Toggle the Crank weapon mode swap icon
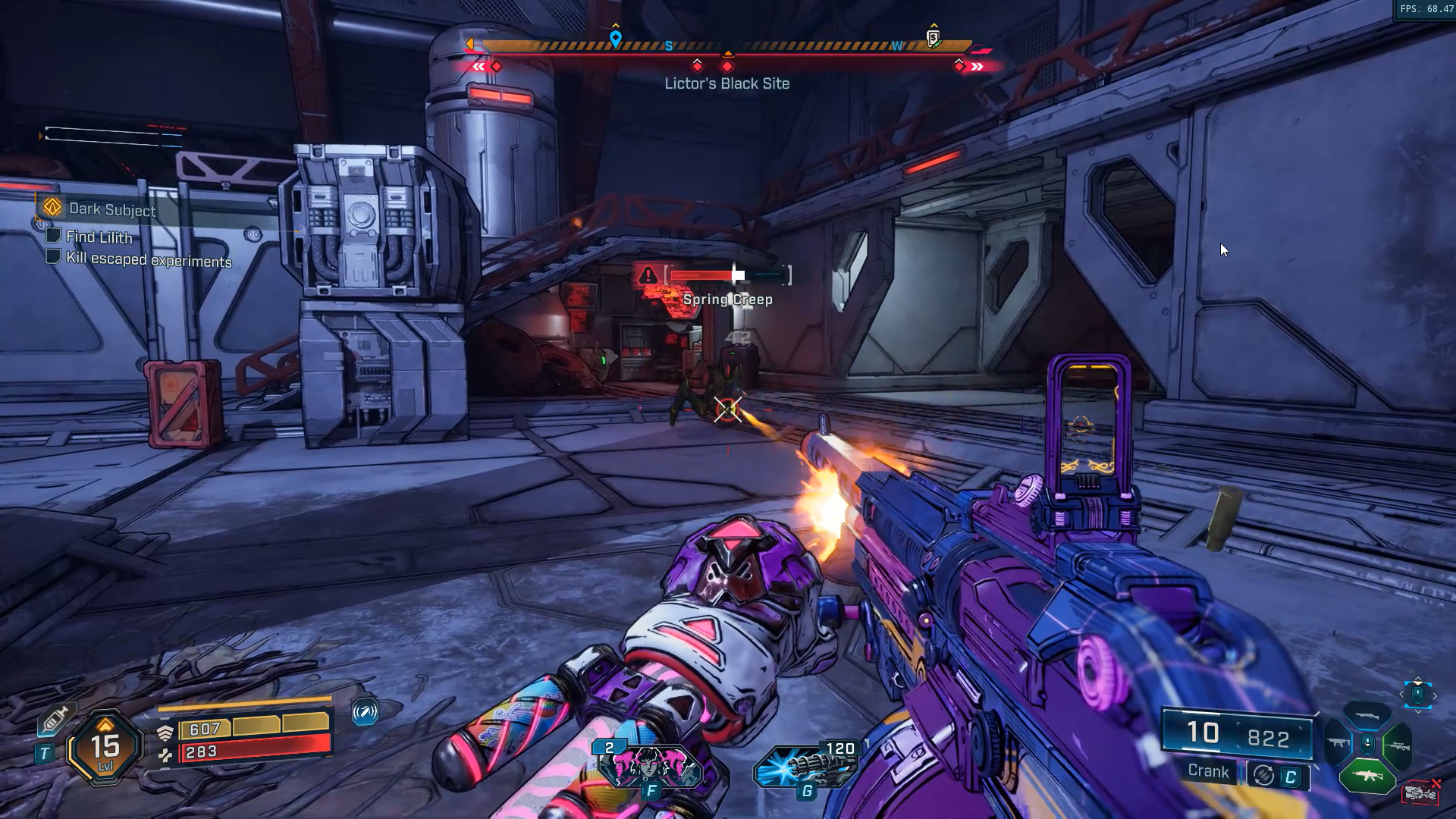Viewport: 1456px width, 819px height. (1263, 775)
